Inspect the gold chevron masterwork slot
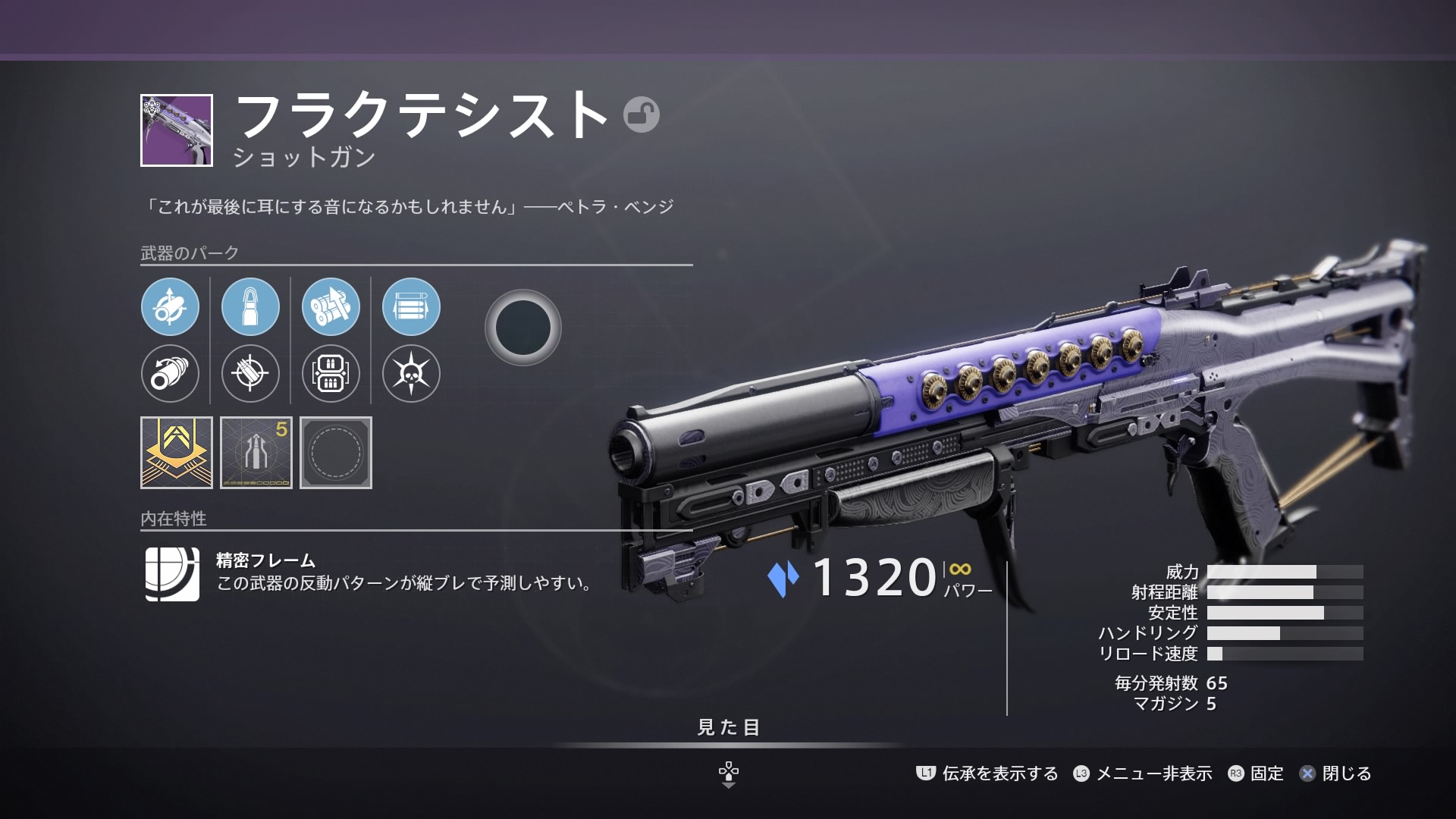This screenshot has width=1456, height=819. (x=177, y=453)
